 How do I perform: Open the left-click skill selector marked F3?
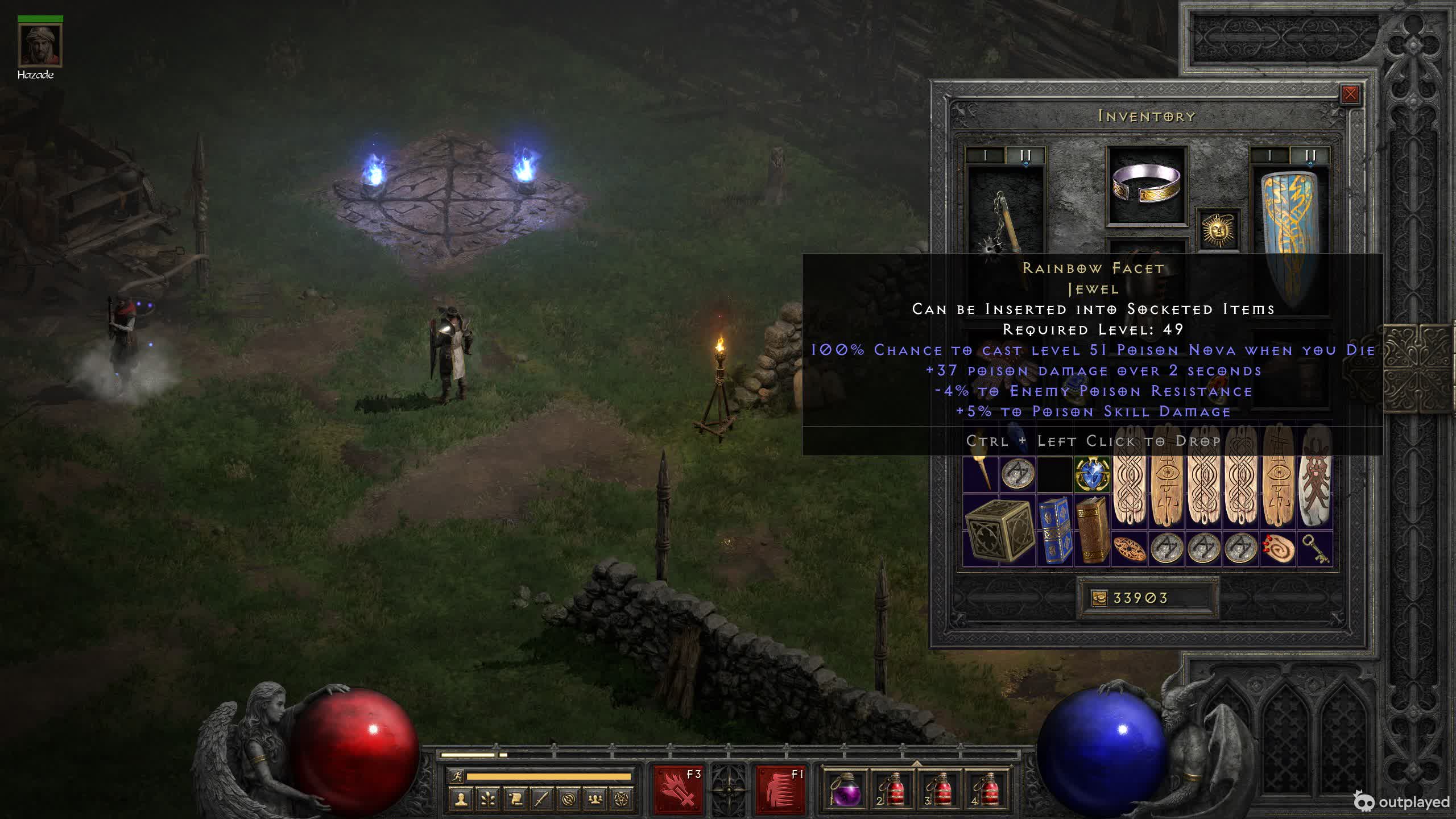point(677,790)
